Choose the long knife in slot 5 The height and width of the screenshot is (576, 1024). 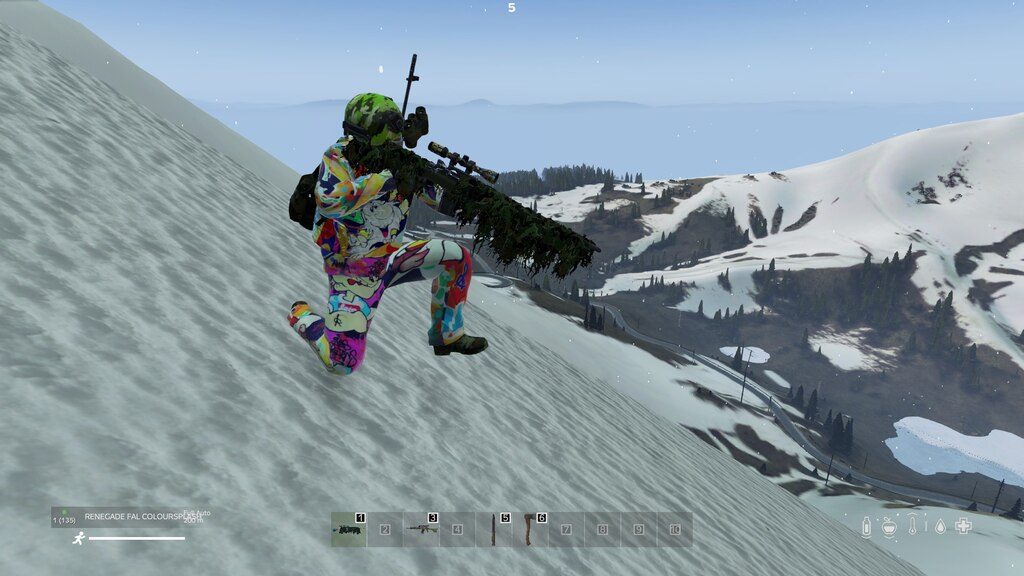click(494, 529)
